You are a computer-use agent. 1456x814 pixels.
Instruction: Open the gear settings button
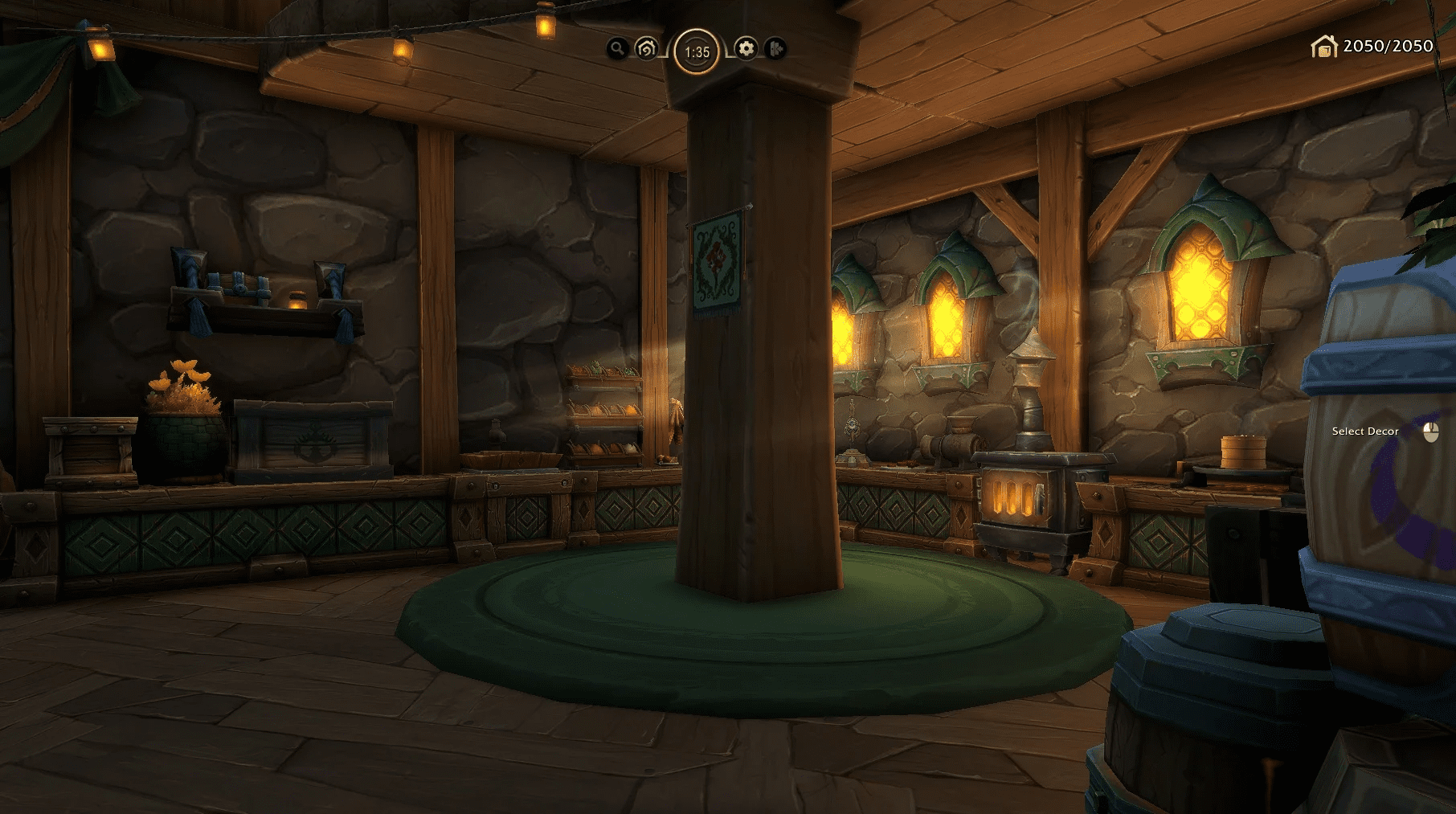(746, 49)
